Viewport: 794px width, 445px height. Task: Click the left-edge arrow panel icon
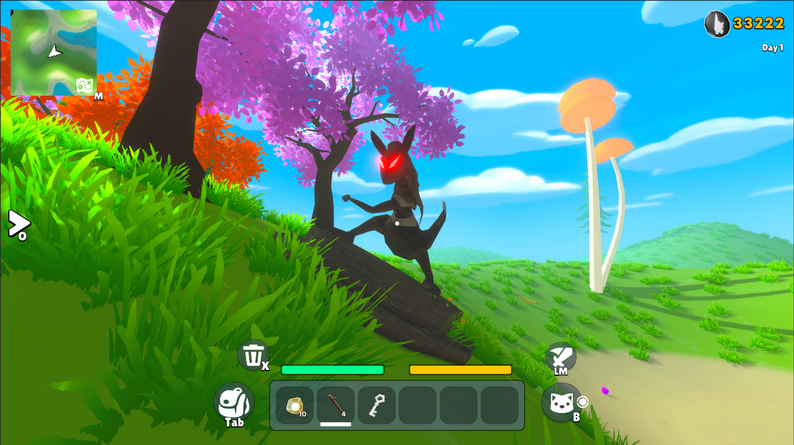[x=16, y=223]
